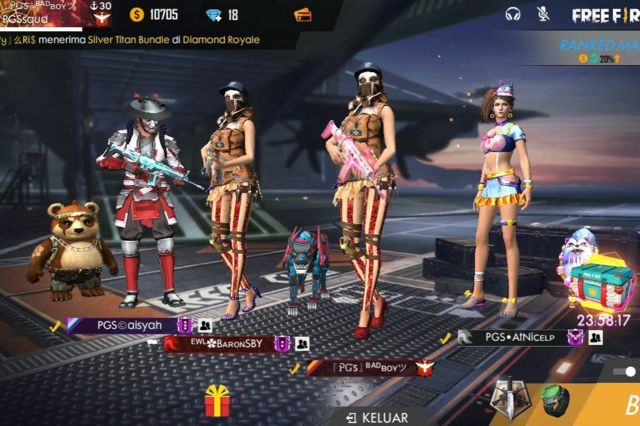
Task: Open PGS aisyah's player name tag
Action: click(x=122, y=325)
